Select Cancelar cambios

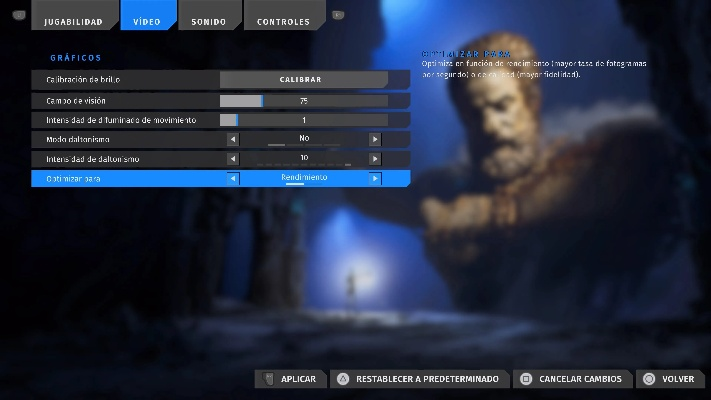[570, 379]
